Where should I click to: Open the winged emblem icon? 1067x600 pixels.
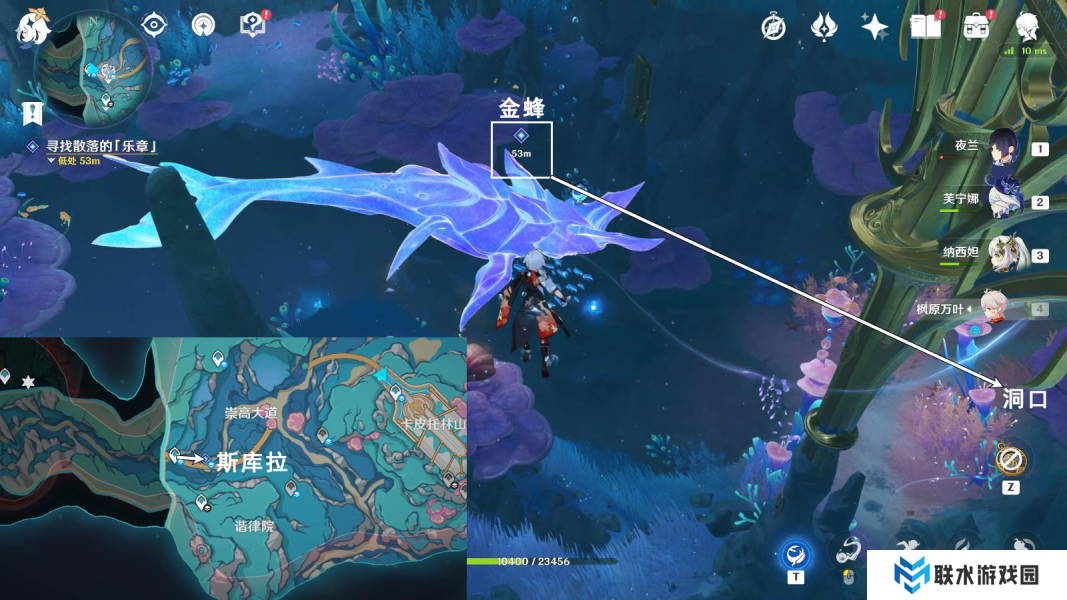coord(823,27)
